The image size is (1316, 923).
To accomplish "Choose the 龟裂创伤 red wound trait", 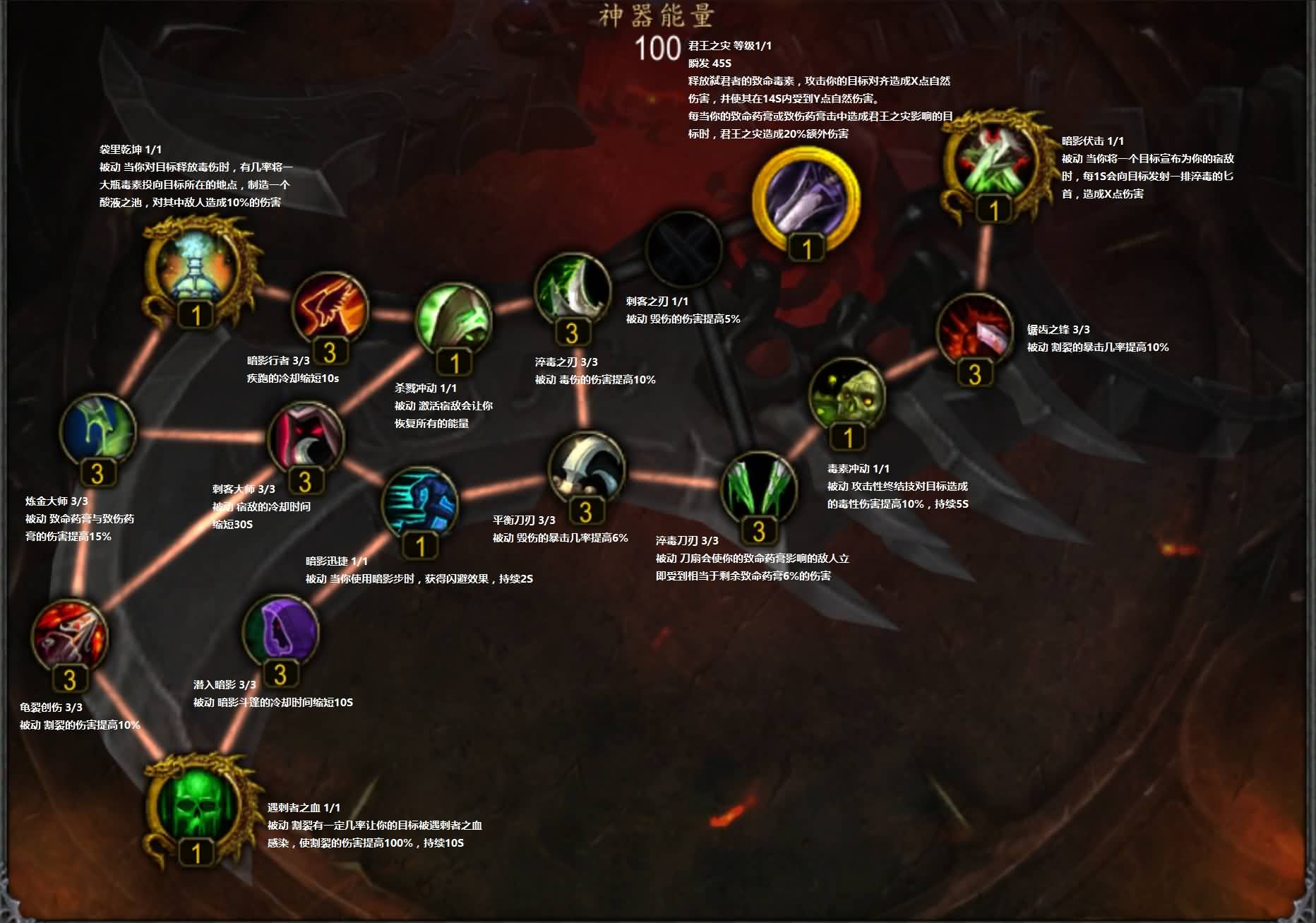I will click(x=69, y=636).
